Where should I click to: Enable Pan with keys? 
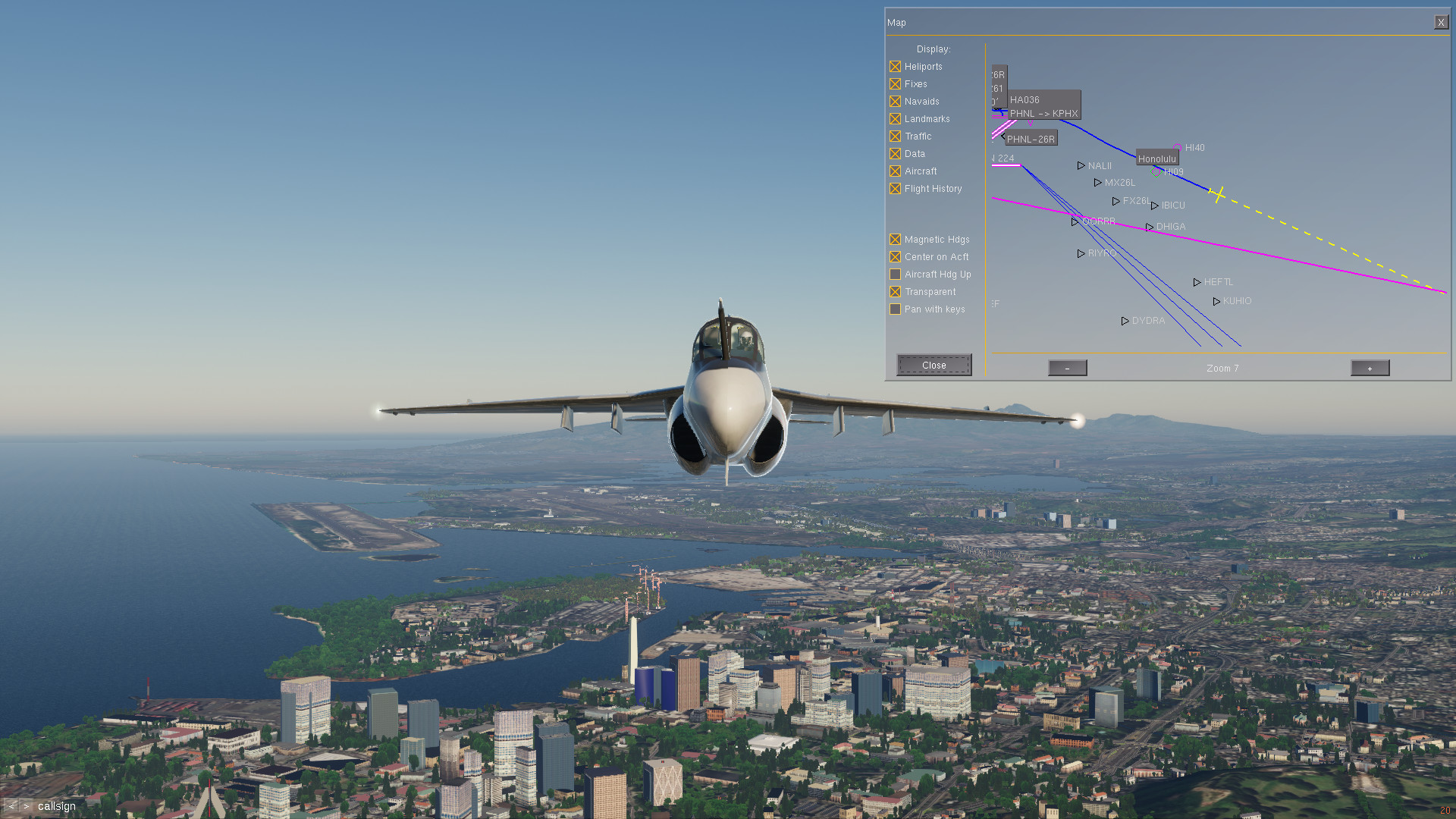pyautogui.click(x=896, y=309)
